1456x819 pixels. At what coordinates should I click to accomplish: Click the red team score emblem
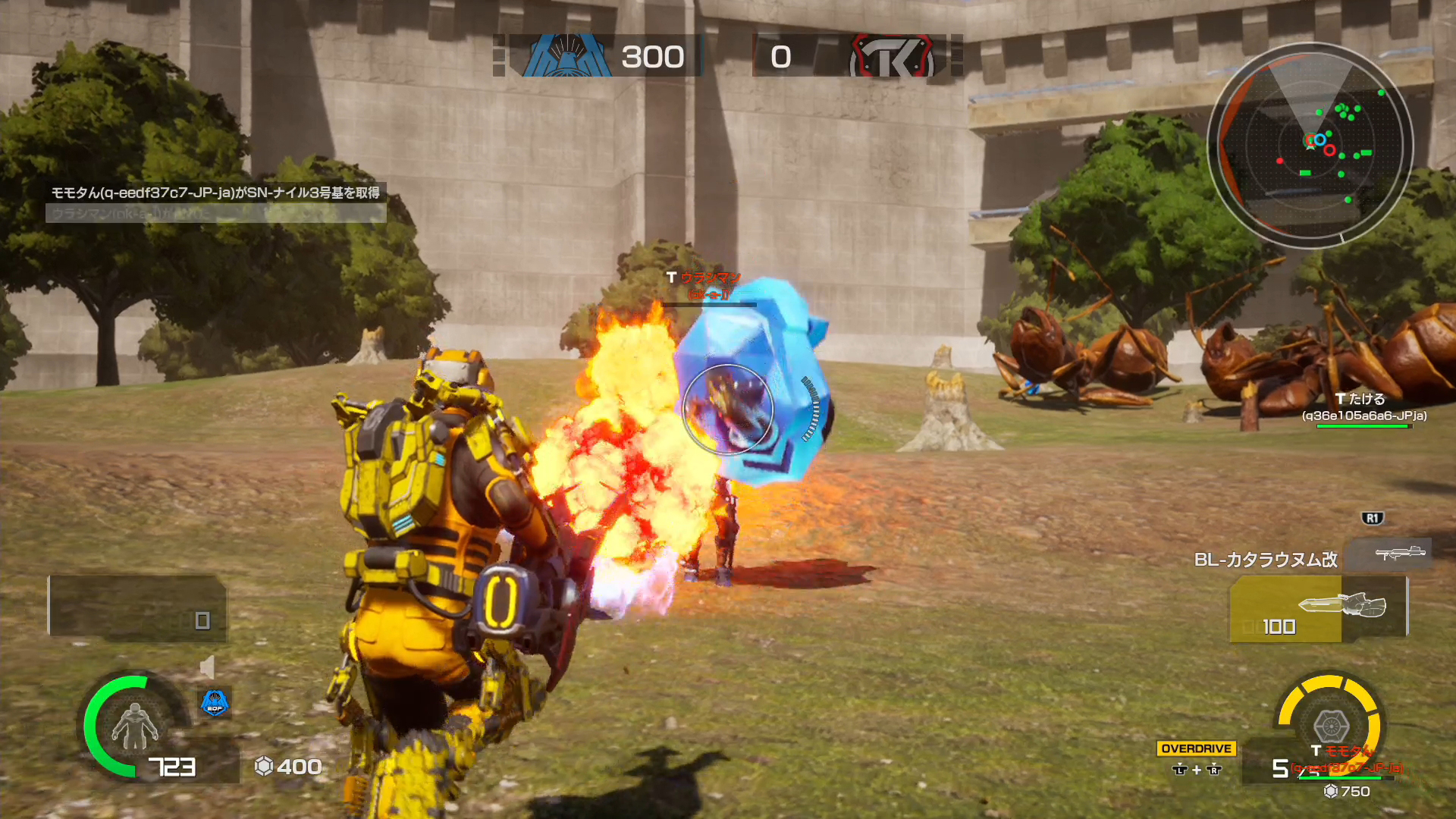(x=892, y=56)
